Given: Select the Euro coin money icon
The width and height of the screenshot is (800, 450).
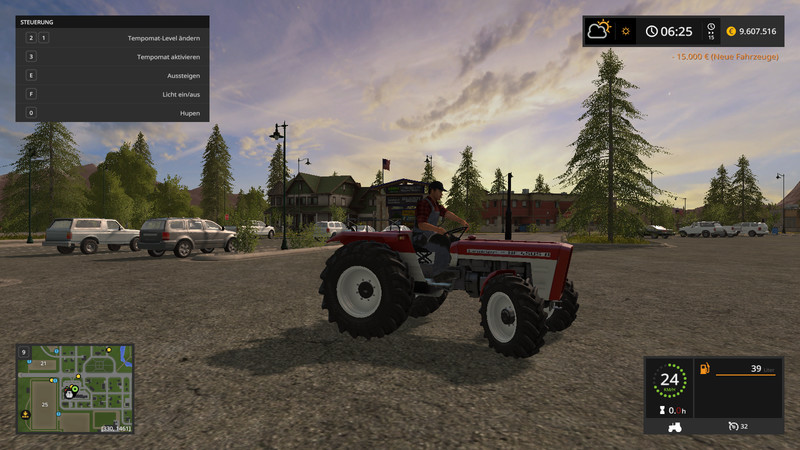Looking at the screenshot, I should [731, 31].
